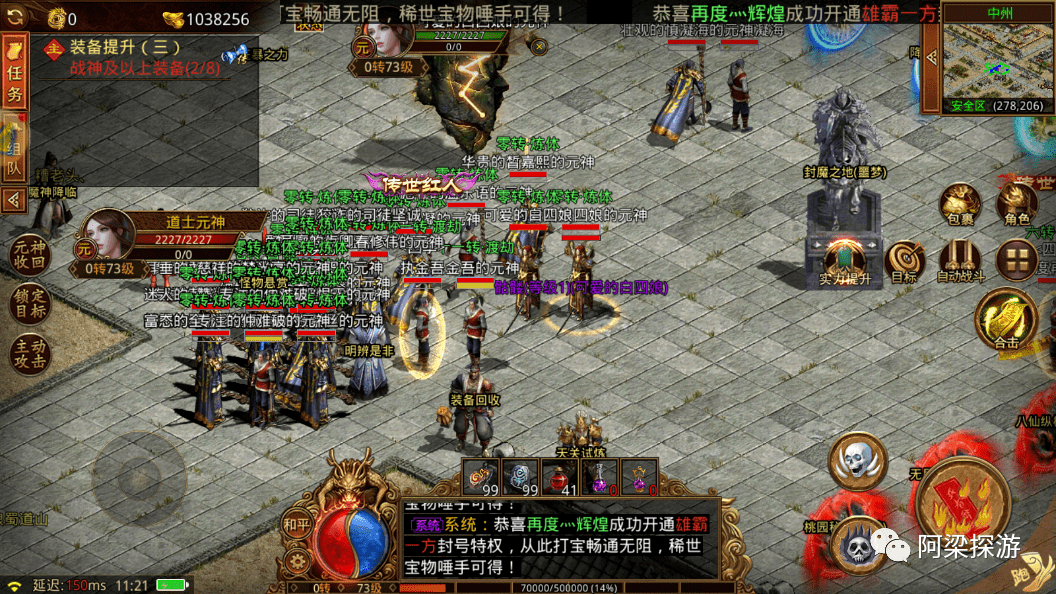Collapse the minimap using its side arrow
This screenshot has width=1056, height=594.
[x=929, y=53]
